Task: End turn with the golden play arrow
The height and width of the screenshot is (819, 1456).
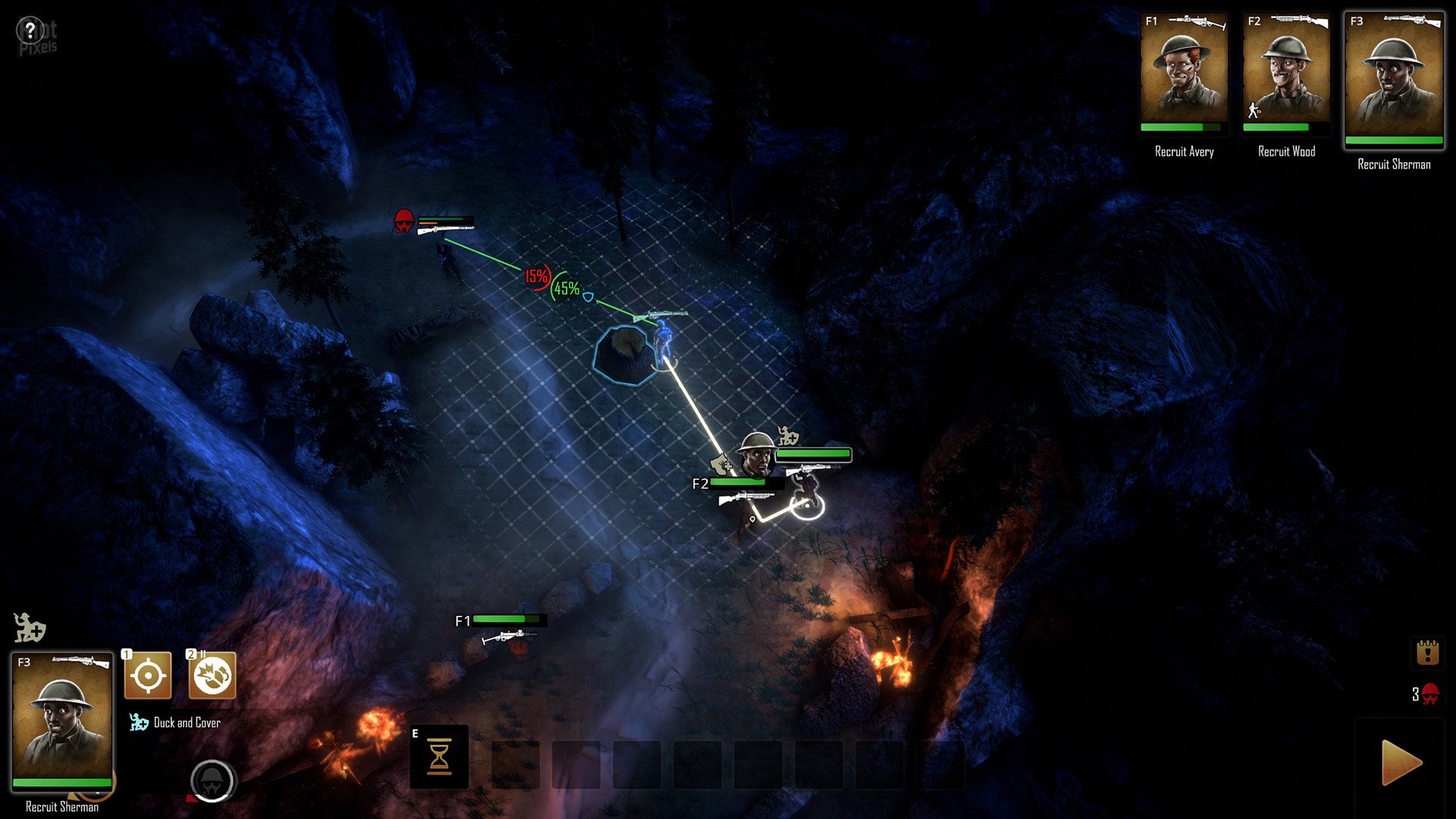Action: coord(1401,762)
